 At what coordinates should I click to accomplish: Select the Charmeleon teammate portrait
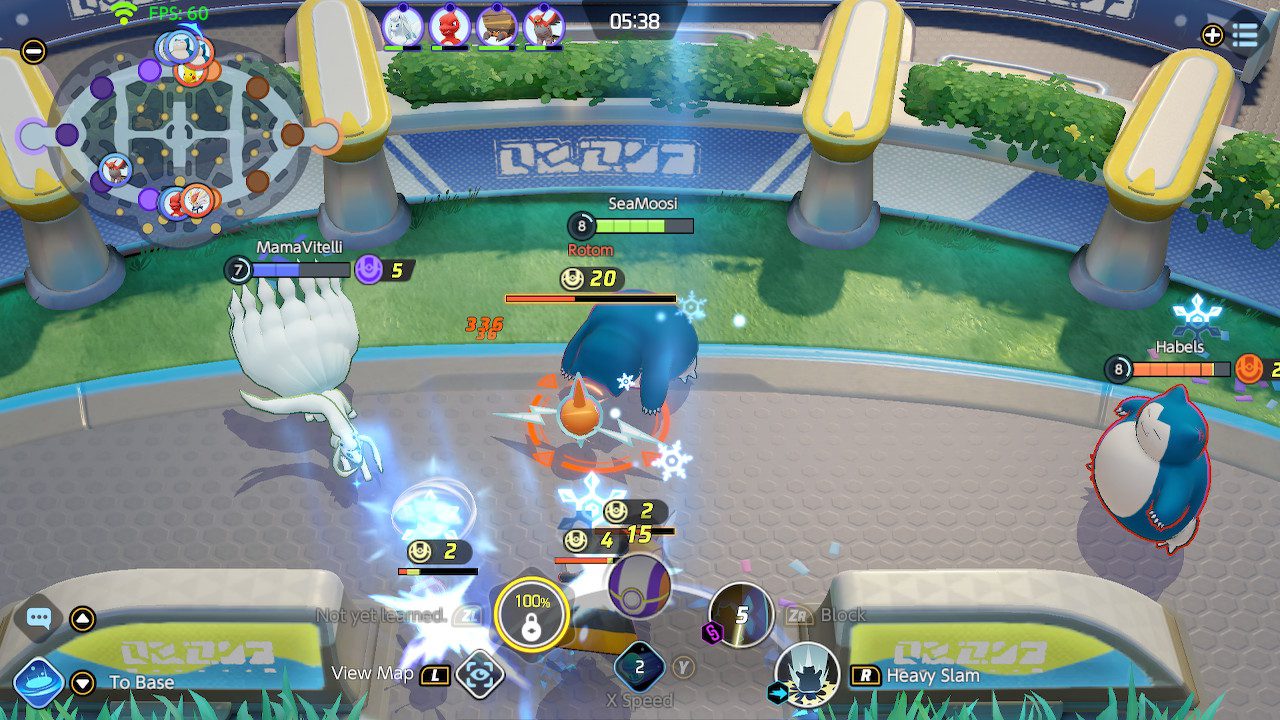450,26
